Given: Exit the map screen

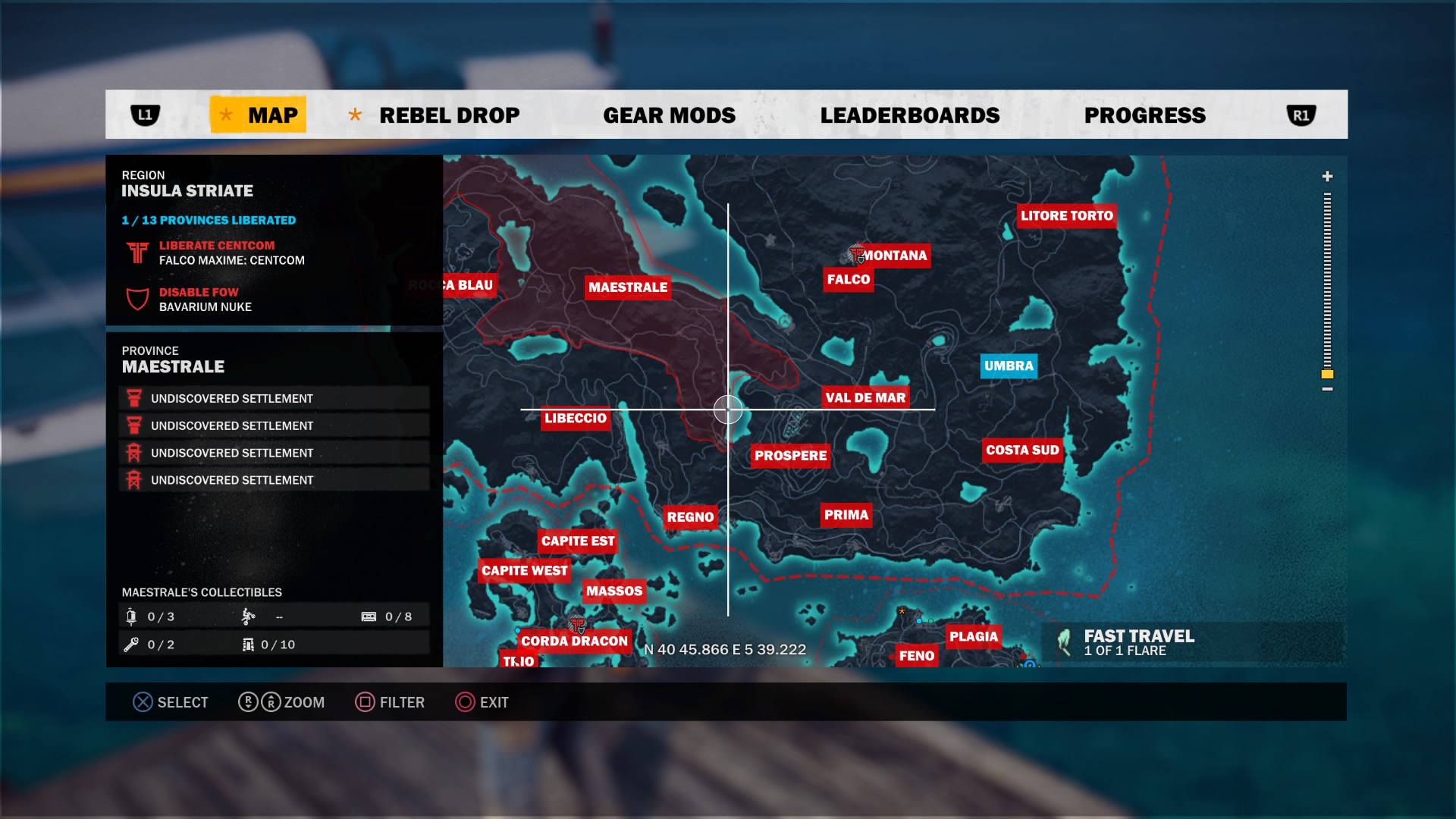Looking at the screenshot, I should point(482,702).
